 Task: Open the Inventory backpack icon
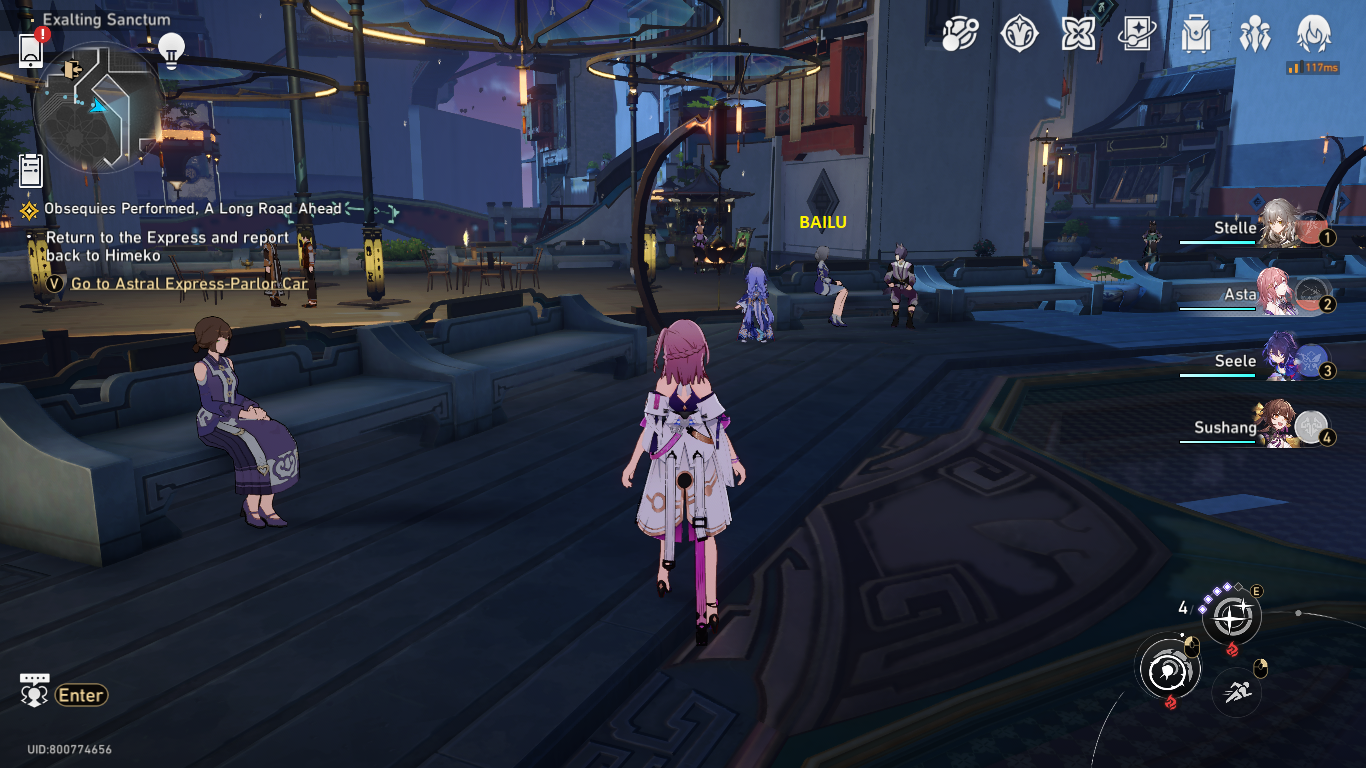(1194, 35)
